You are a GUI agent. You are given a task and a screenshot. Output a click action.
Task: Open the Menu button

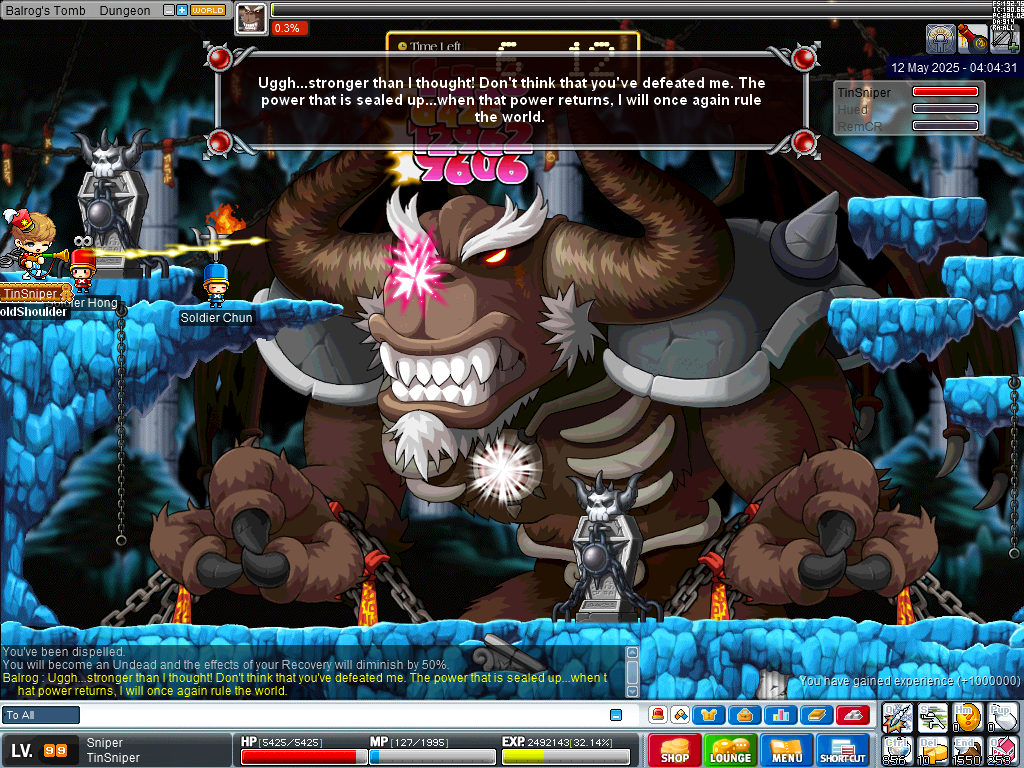pyautogui.click(x=787, y=750)
